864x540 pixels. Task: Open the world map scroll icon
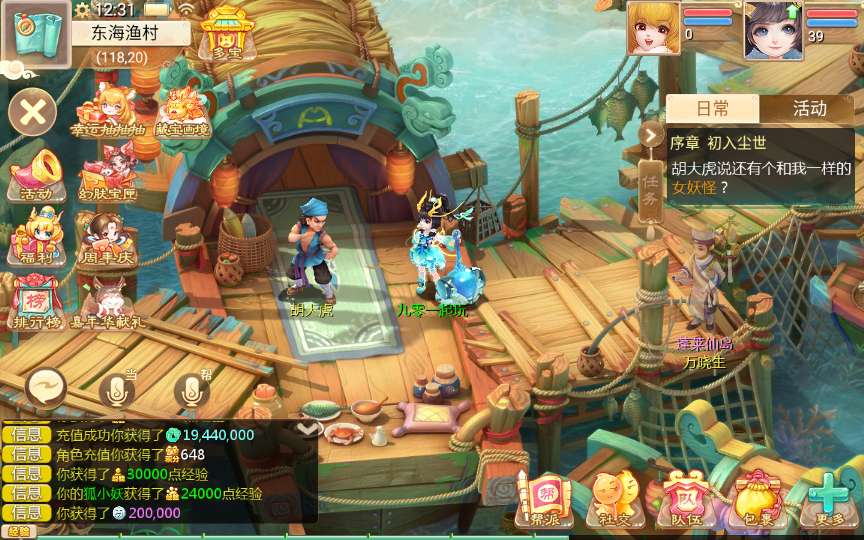click(36, 33)
